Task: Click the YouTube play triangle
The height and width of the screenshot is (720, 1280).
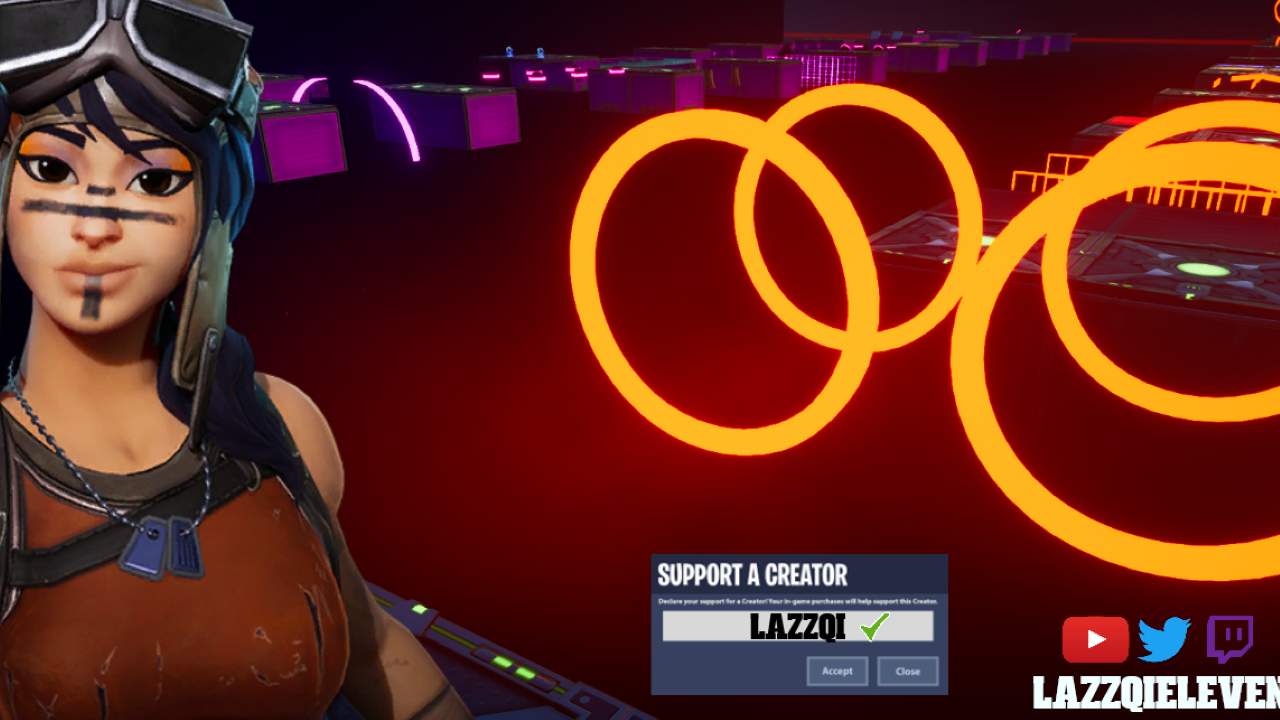Action: pyautogui.click(x=1097, y=641)
